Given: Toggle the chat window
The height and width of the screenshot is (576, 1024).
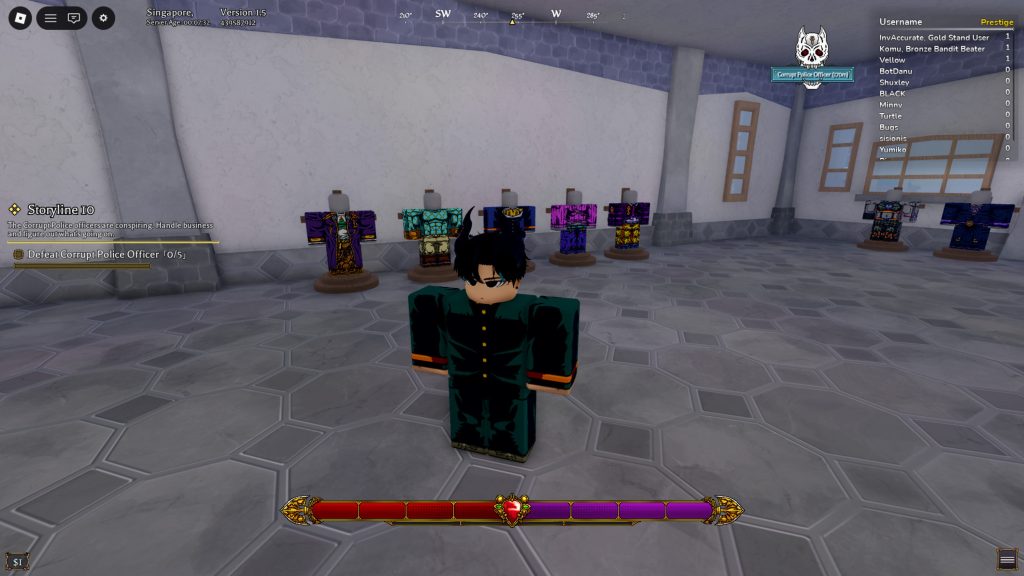Looking at the screenshot, I should (74, 18).
